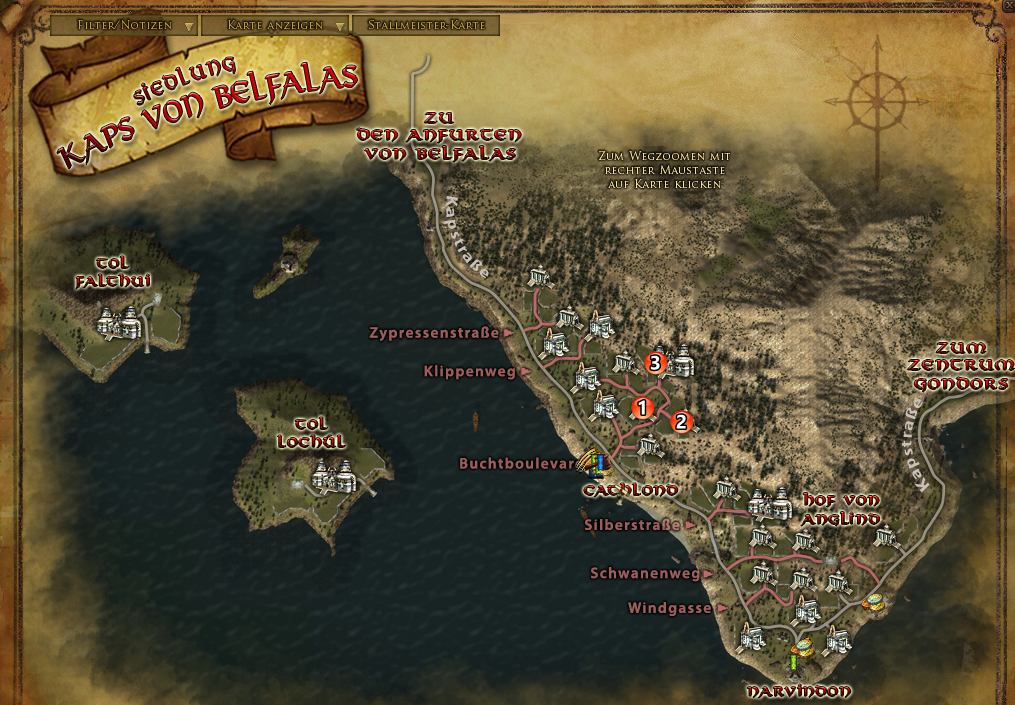
Task: Show the Stallmeister-Karte
Action: pyautogui.click(x=425, y=25)
